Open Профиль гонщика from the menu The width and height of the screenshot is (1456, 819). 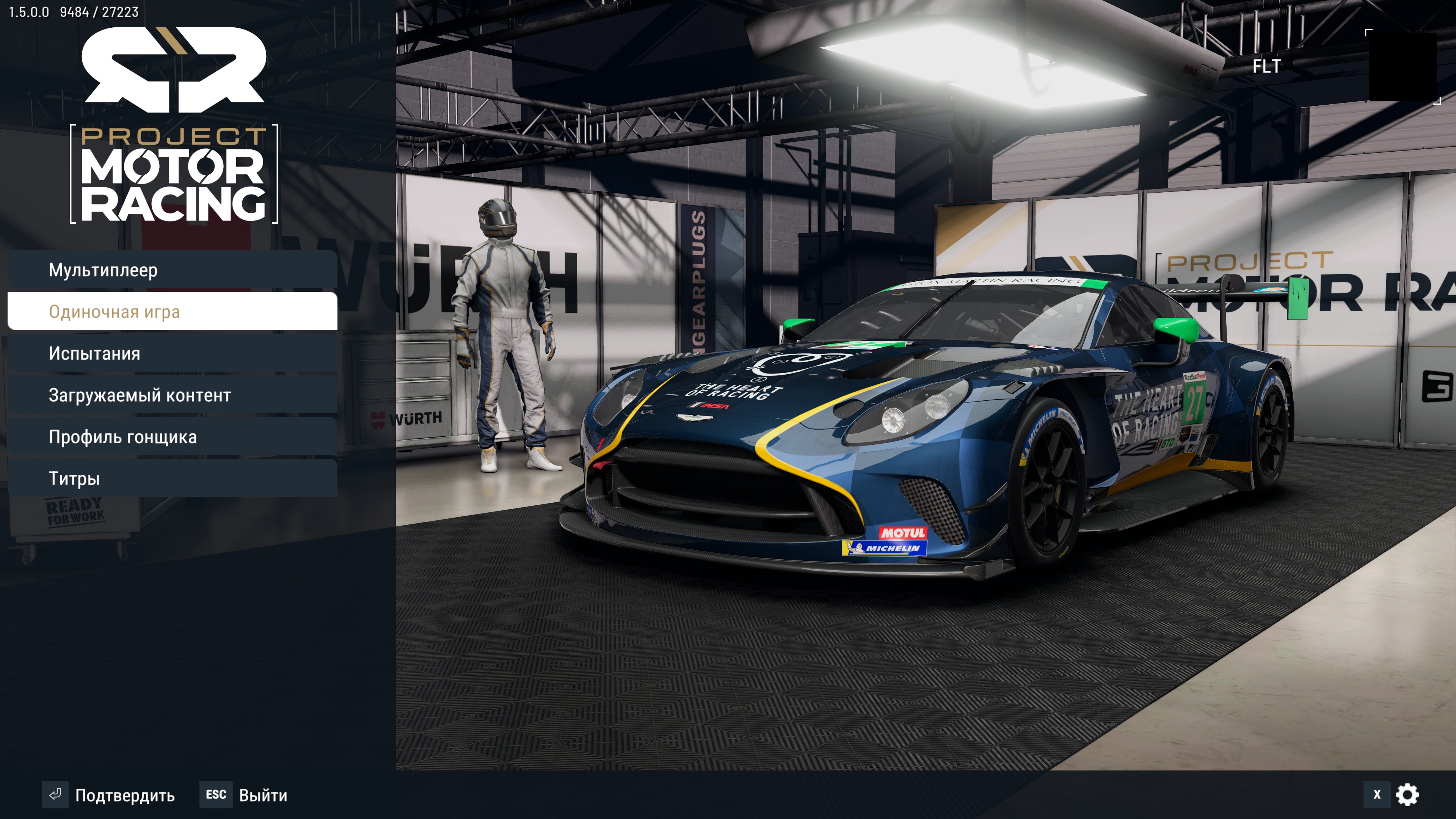(x=123, y=437)
